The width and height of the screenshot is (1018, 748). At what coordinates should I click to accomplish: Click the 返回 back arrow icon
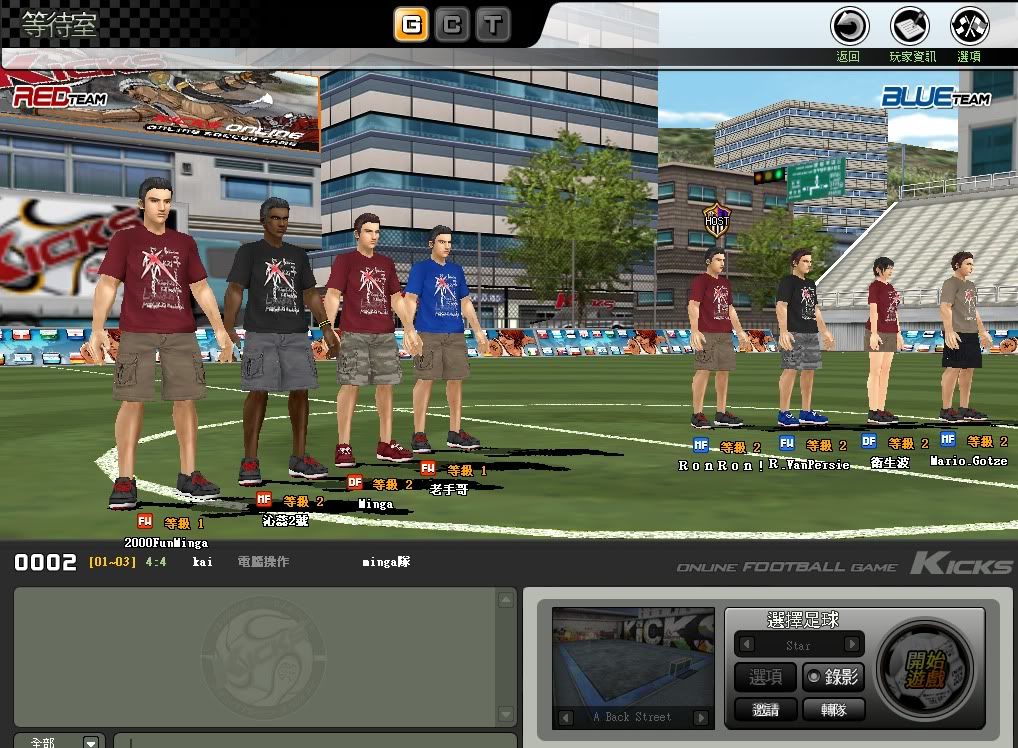(x=849, y=25)
